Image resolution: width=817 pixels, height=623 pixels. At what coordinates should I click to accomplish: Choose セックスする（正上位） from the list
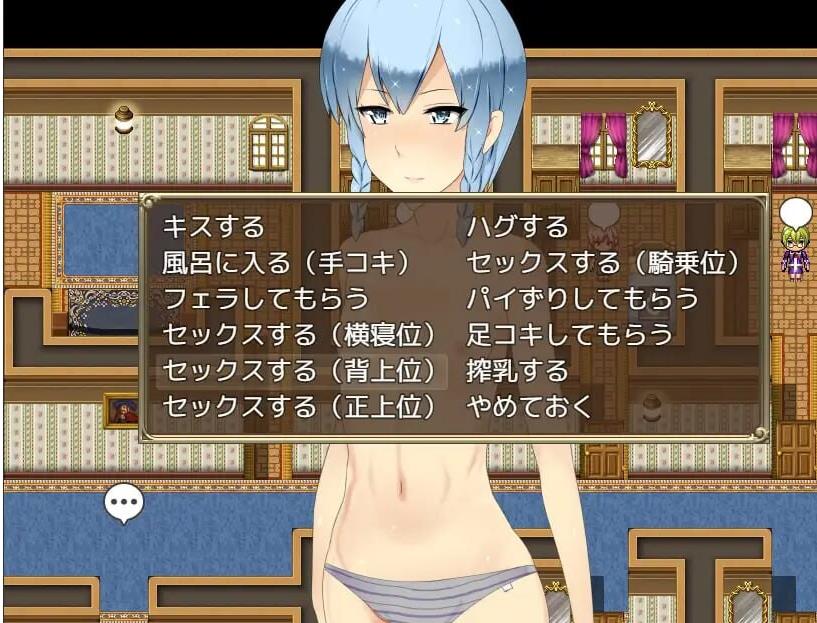[299, 407]
